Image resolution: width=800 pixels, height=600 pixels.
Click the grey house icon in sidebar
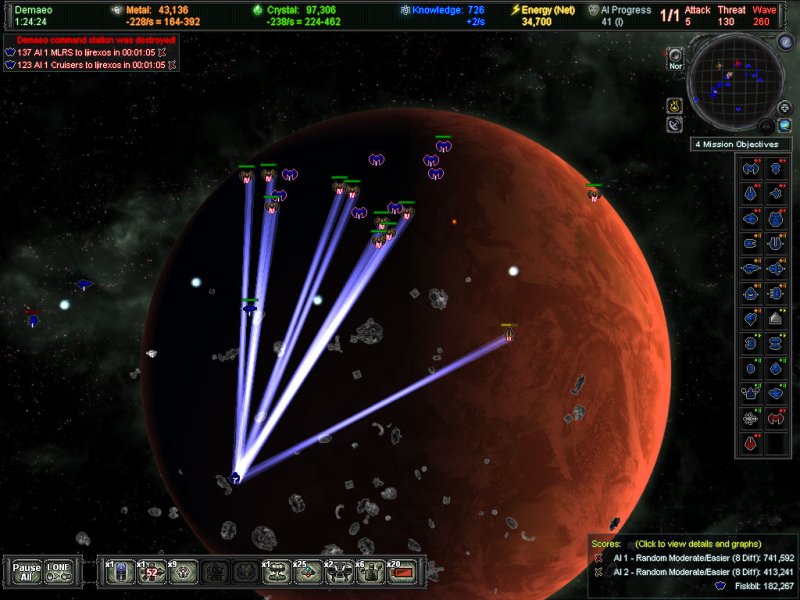(x=775, y=317)
